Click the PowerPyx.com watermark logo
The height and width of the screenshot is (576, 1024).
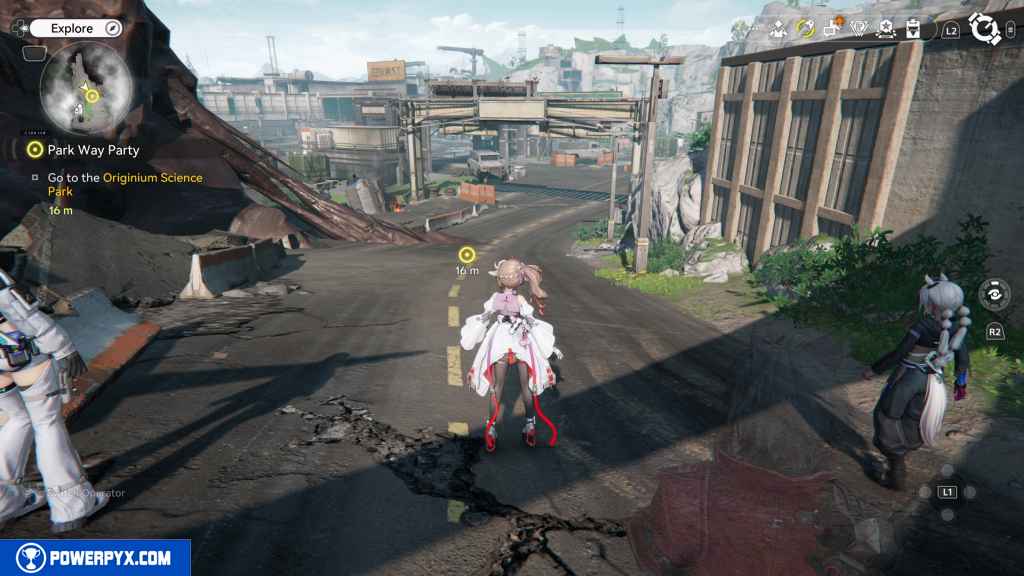click(95, 558)
